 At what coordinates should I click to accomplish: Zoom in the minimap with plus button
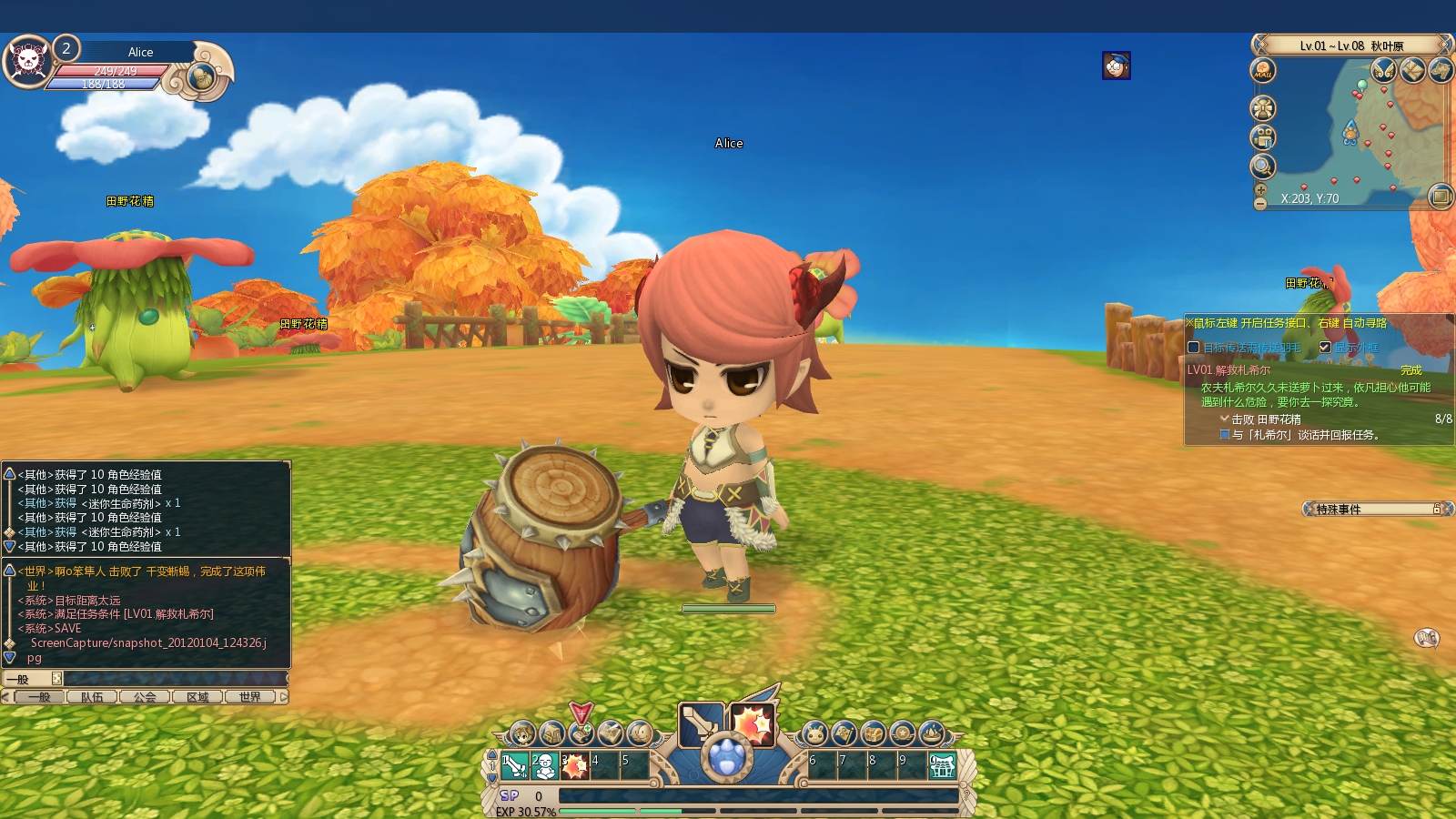tap(1260, 190)
